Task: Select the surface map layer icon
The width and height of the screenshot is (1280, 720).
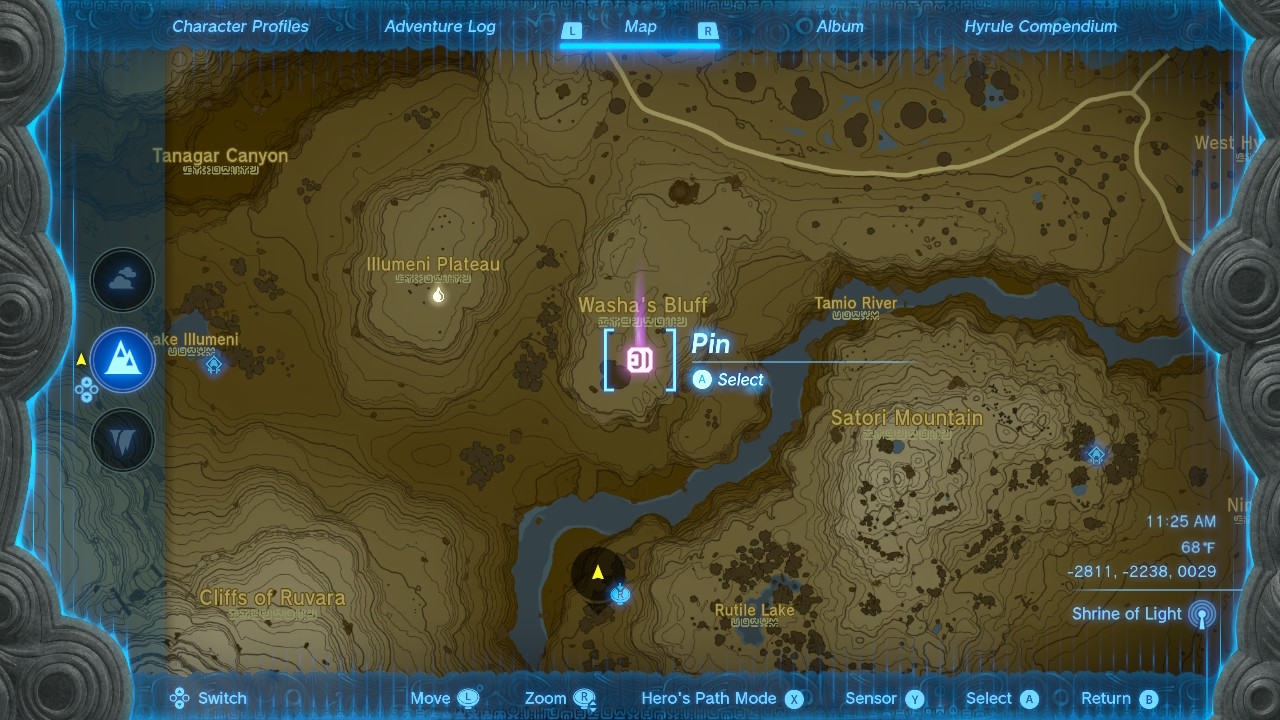Action: [x=122, y=360]
